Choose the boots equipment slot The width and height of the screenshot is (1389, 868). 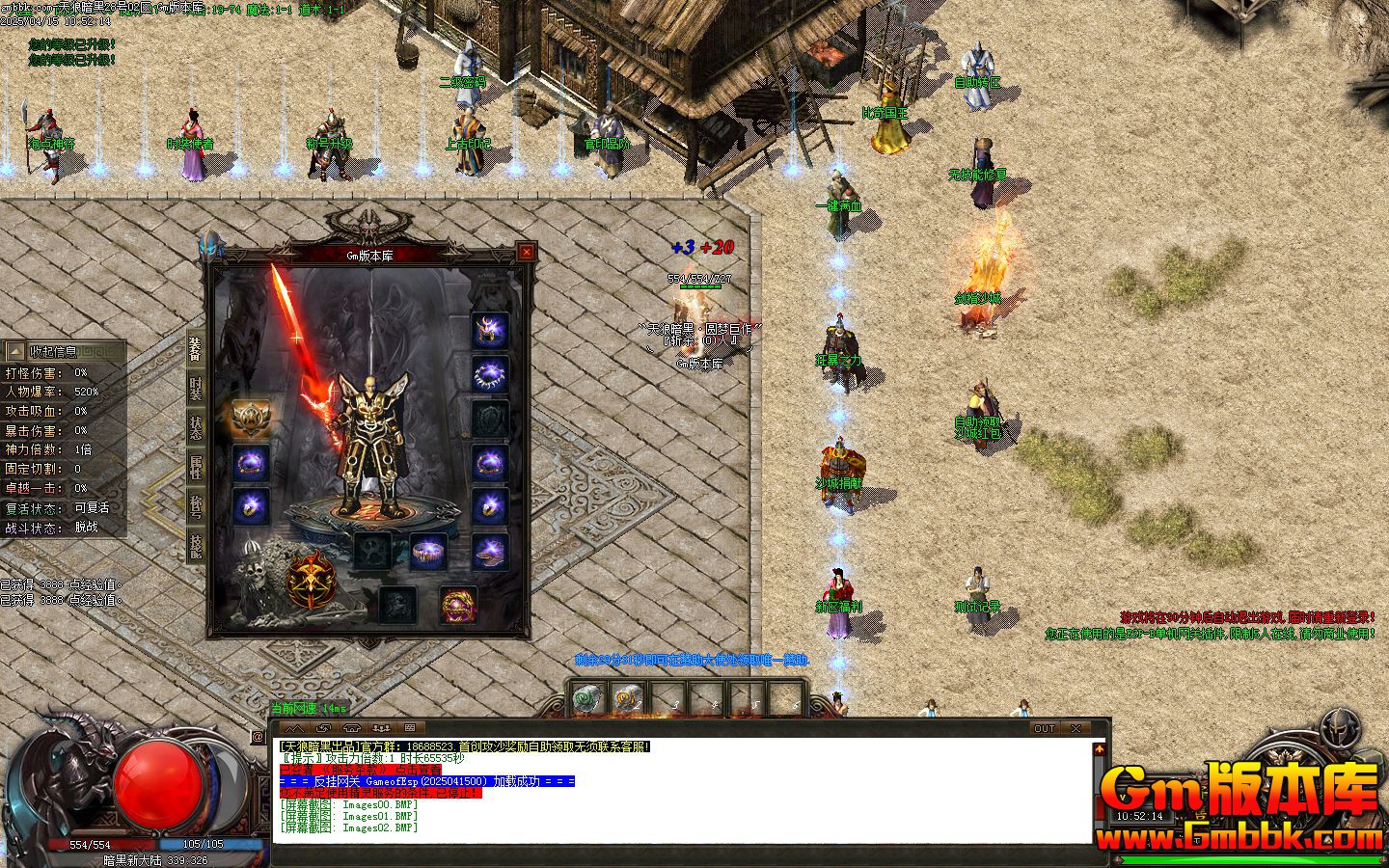[x=489, y=552]
